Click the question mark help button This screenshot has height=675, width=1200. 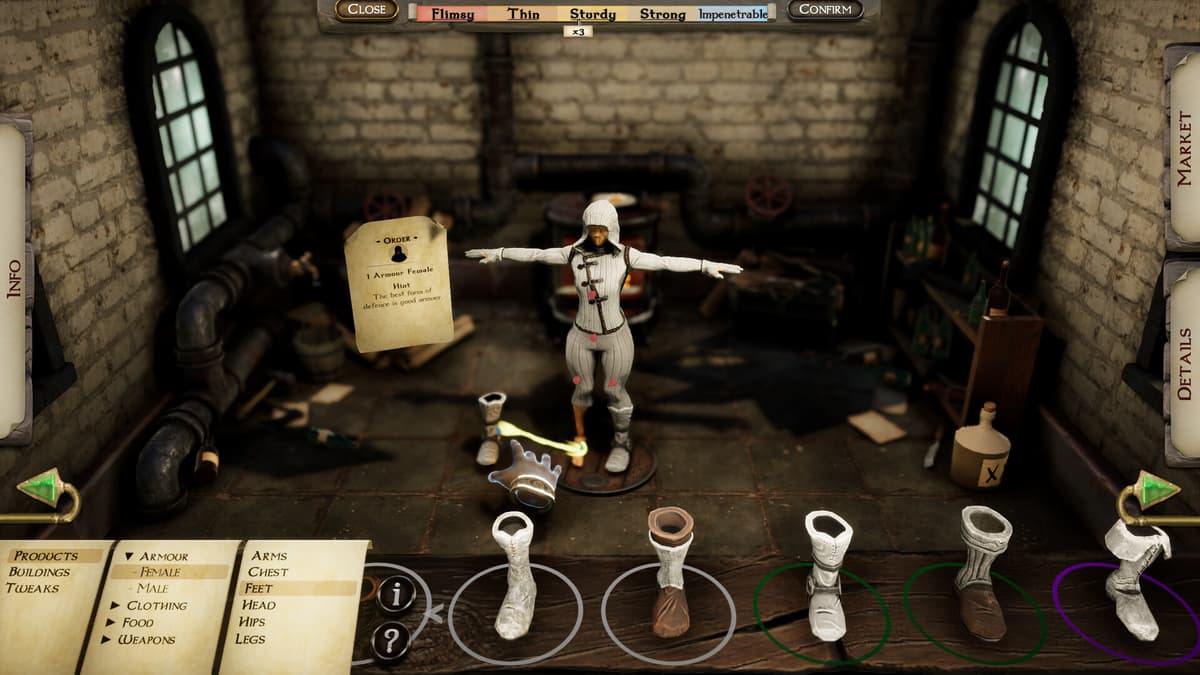(x=391, y=637)
